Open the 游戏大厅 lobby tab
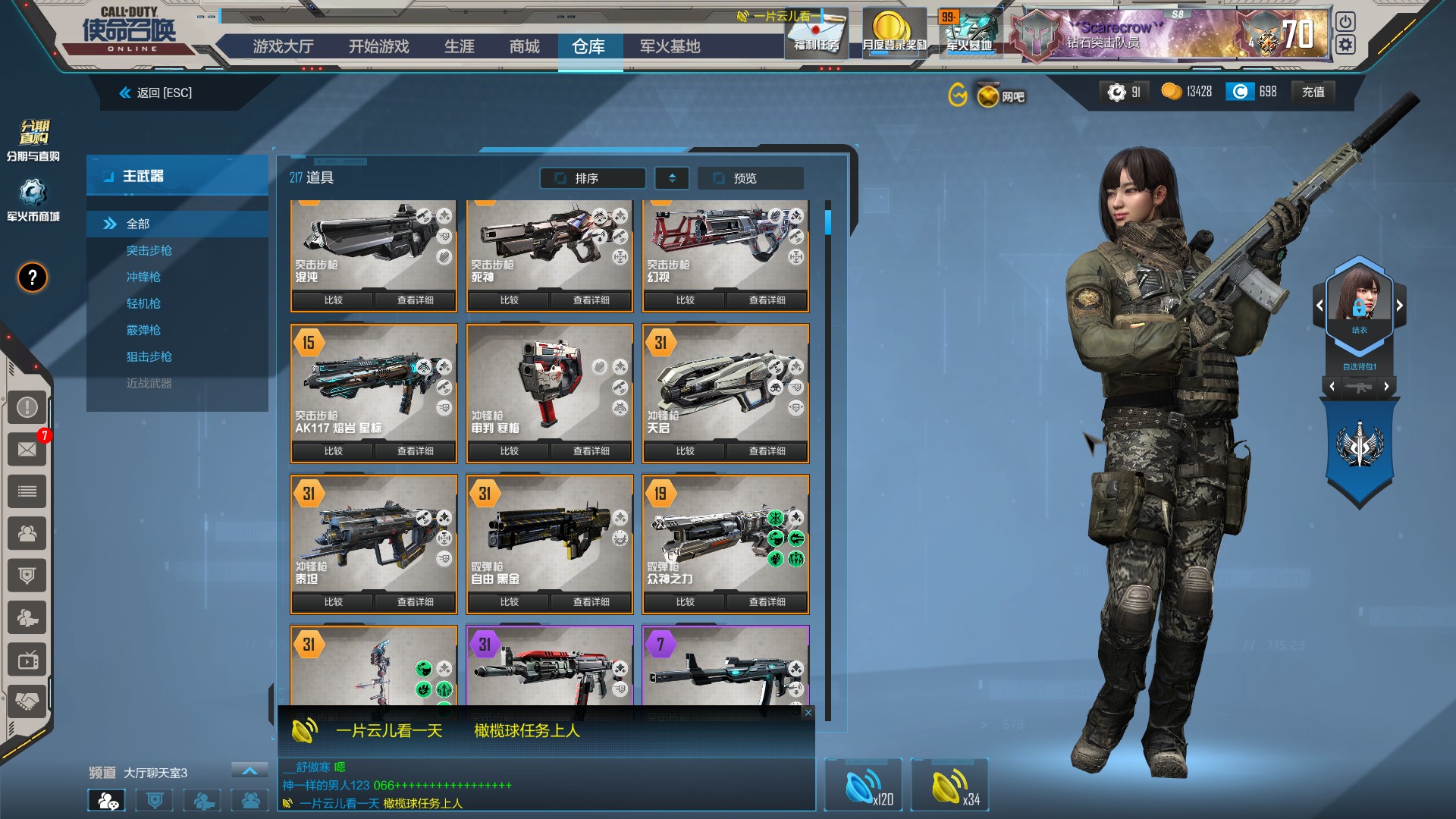 (x=283, y=47)
